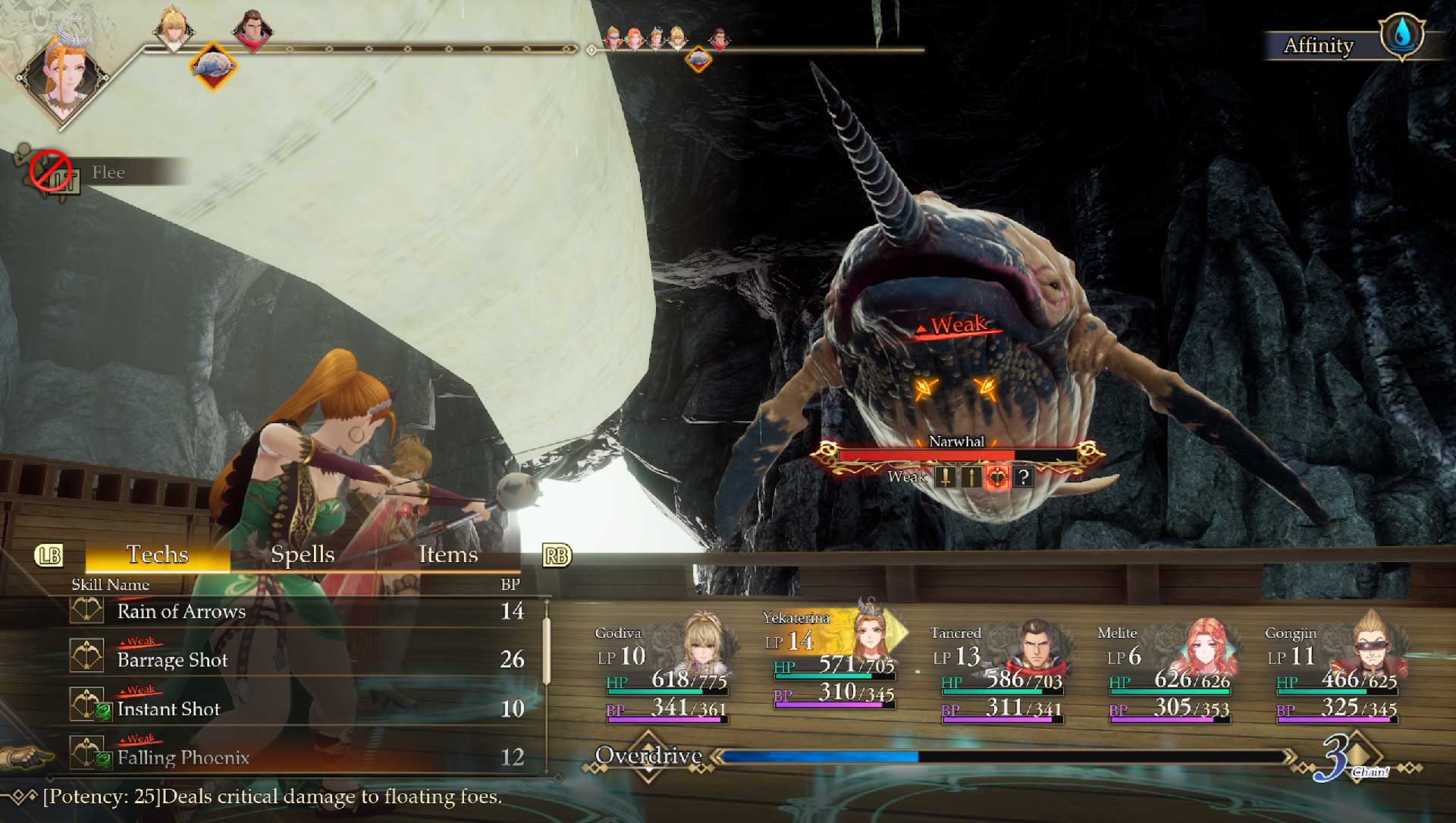Target the Narwhal enemy nameplate
This screenshot has height=823, width=1456.
click(956, 442)
